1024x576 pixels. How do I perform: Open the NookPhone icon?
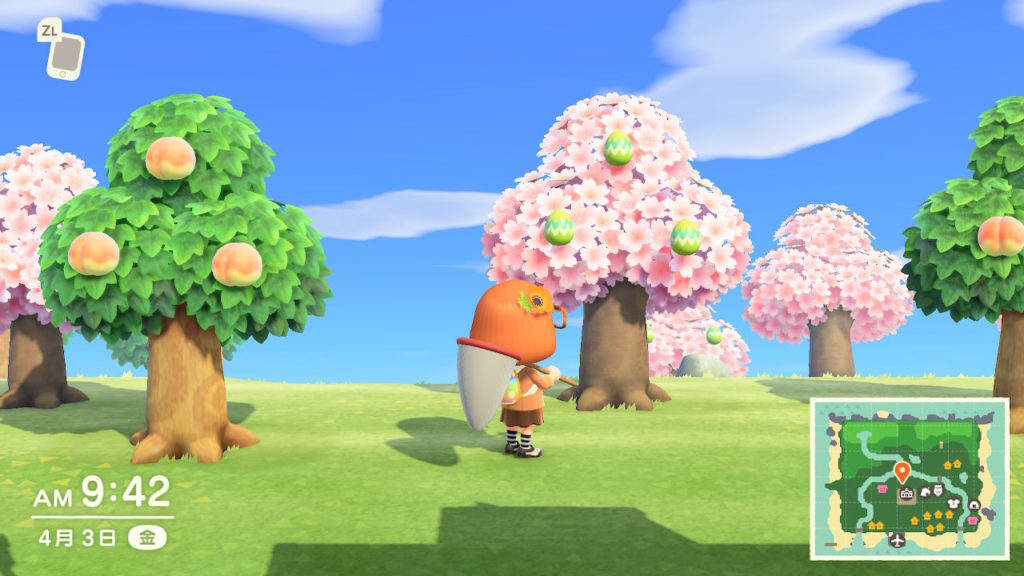click(x=66, y=55)
